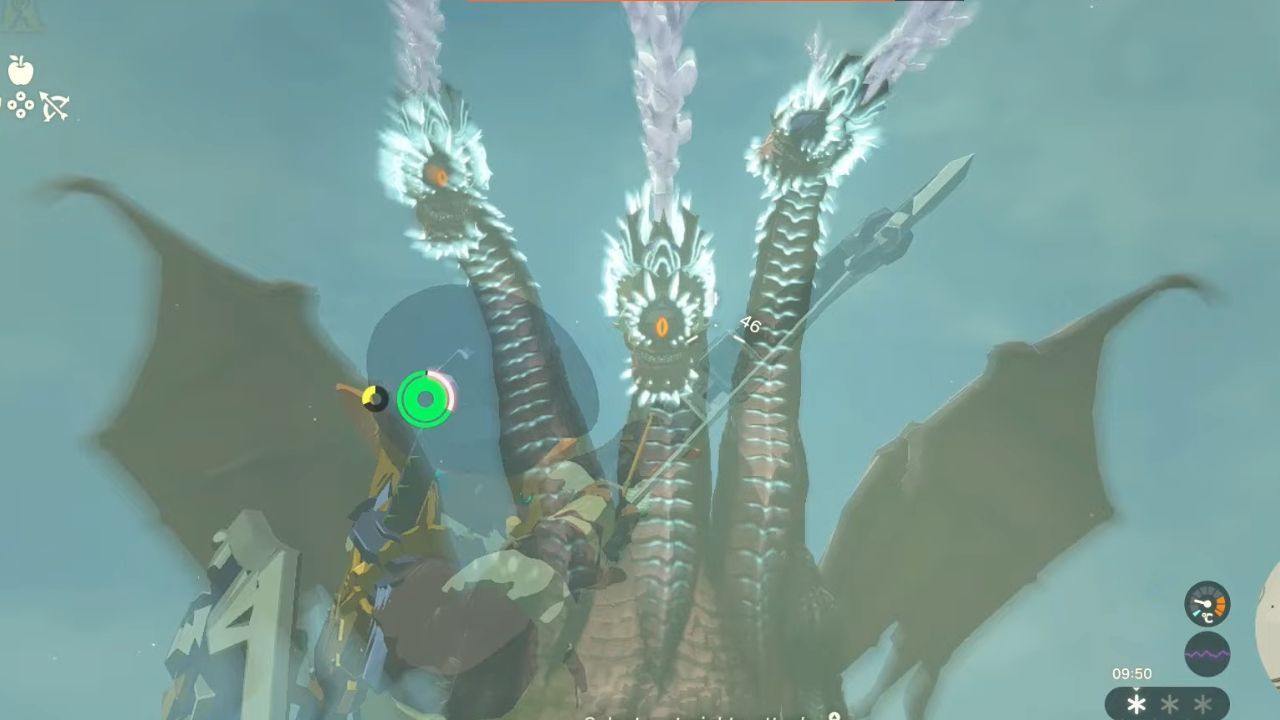Viewport: 1280px width, 720px height.
Task: Click the temperature gauge icon
Action: click(x=1207, y=603)
